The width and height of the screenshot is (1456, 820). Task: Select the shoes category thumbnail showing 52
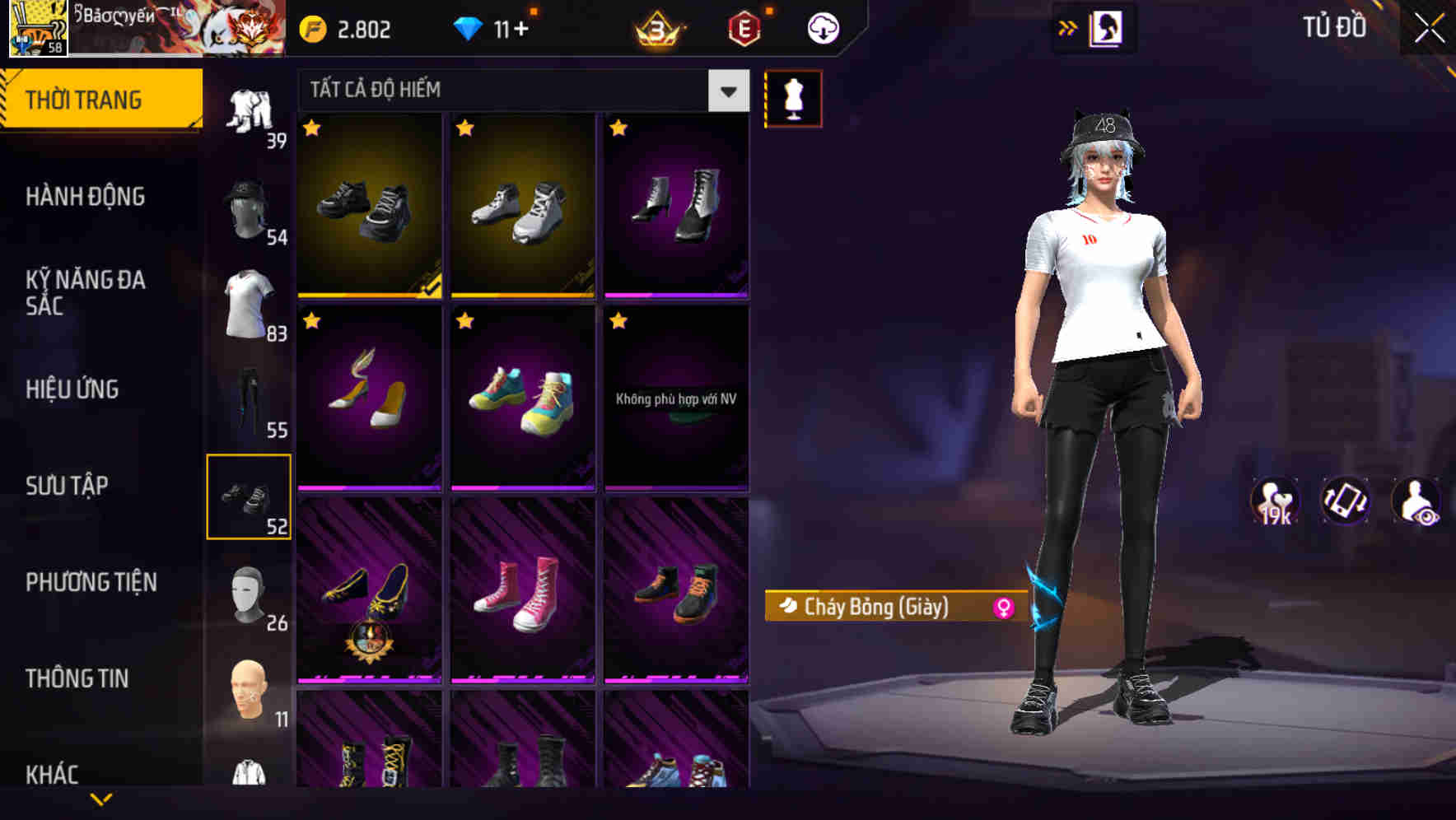click(x=250, y=495)
